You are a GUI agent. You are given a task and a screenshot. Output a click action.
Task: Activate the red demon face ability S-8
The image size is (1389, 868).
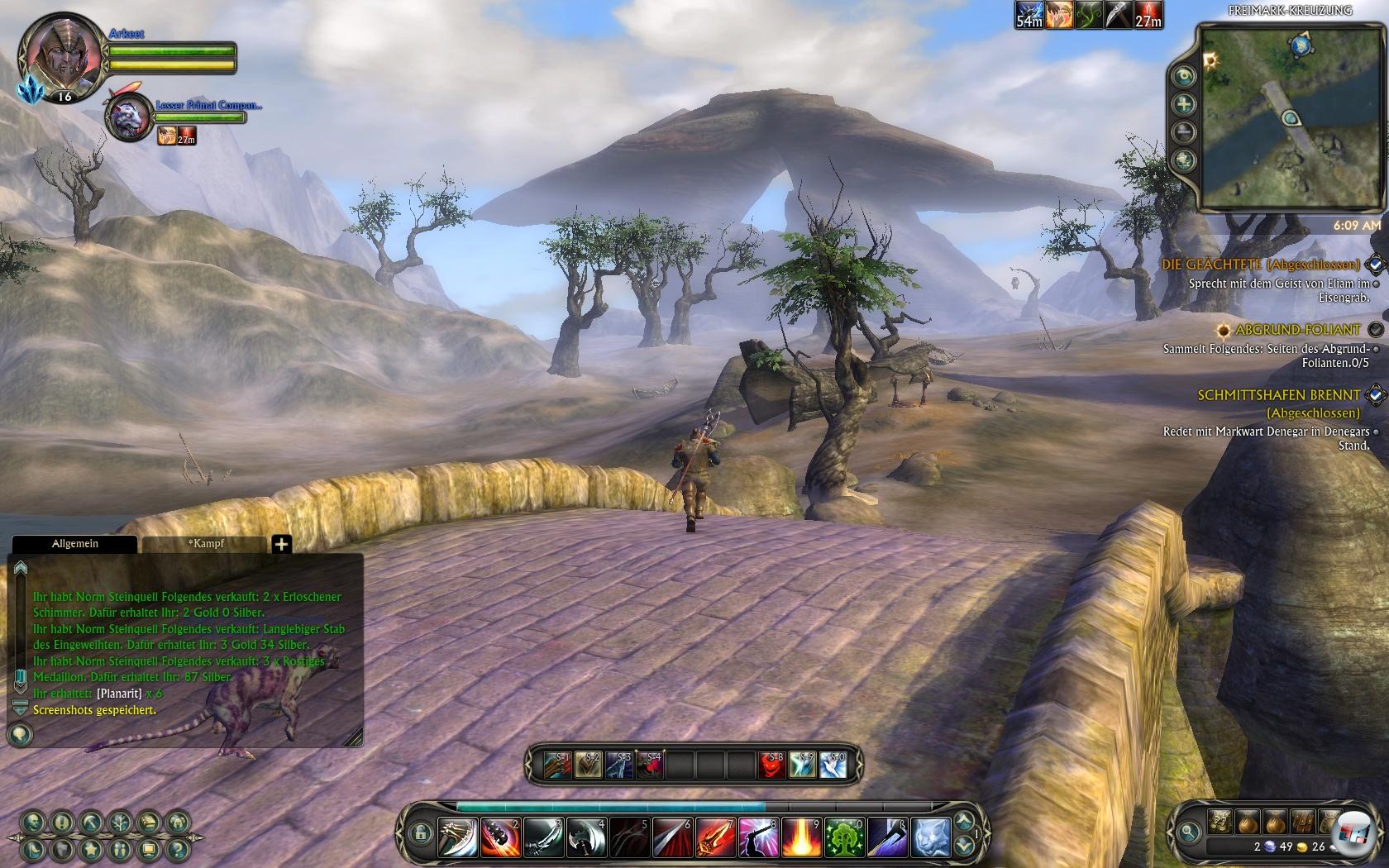coord(771,765)
